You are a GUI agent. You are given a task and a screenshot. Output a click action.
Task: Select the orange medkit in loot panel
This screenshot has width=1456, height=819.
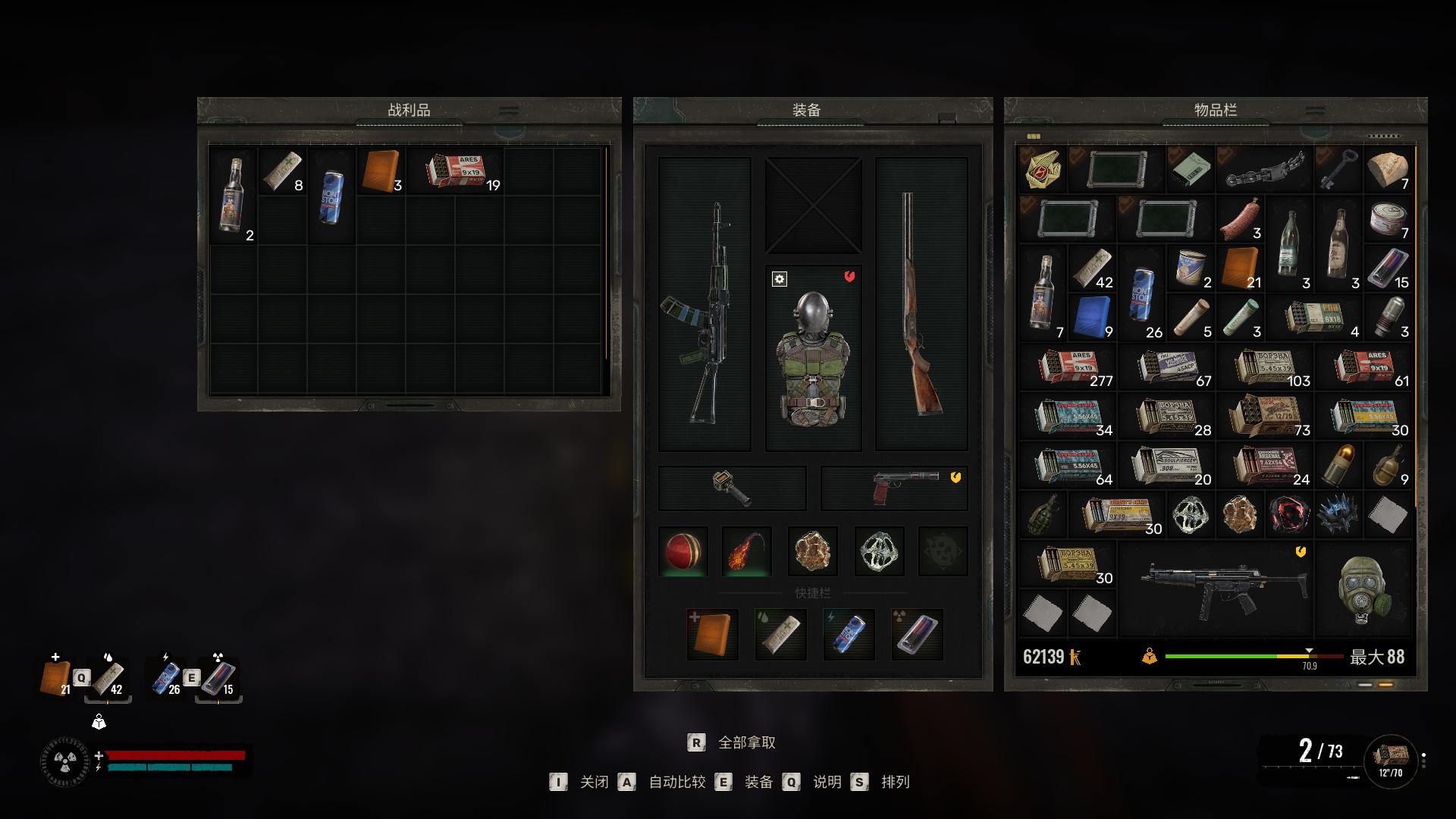(x=381, y=171)
